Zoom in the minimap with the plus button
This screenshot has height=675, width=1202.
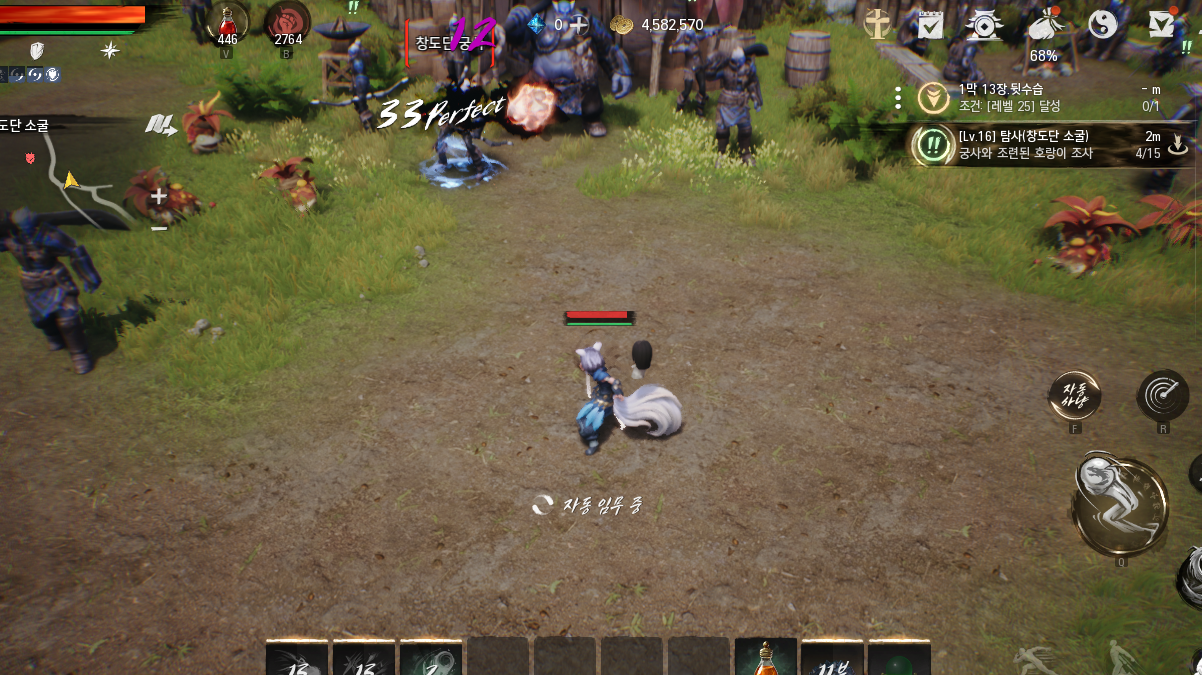tap(158, 197)
